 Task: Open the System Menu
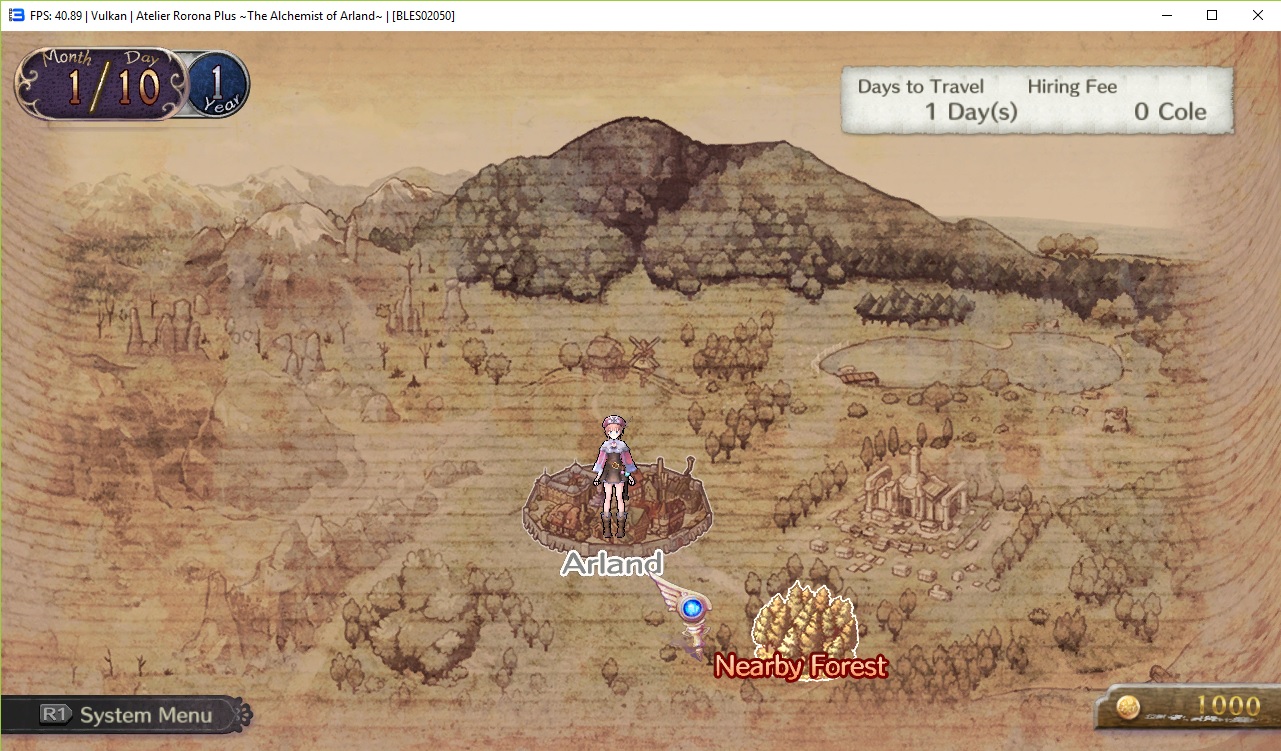tap(128, 715)
